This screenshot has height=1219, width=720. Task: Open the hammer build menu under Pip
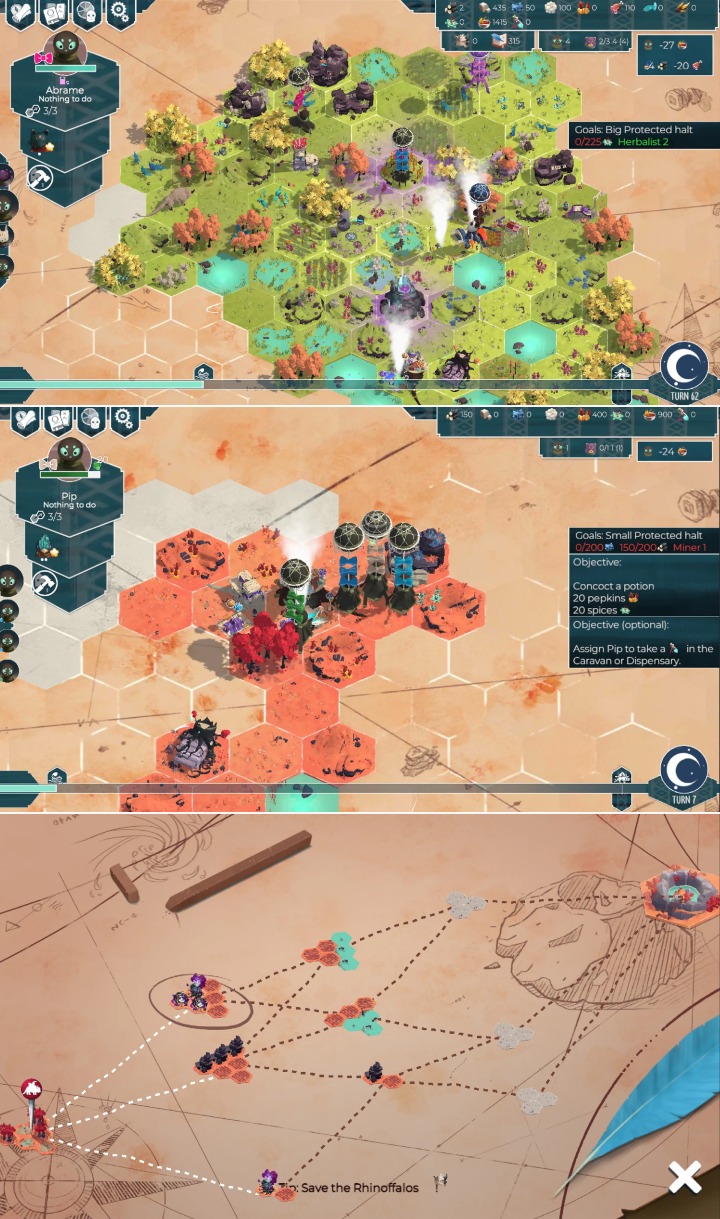coord(43,582)
